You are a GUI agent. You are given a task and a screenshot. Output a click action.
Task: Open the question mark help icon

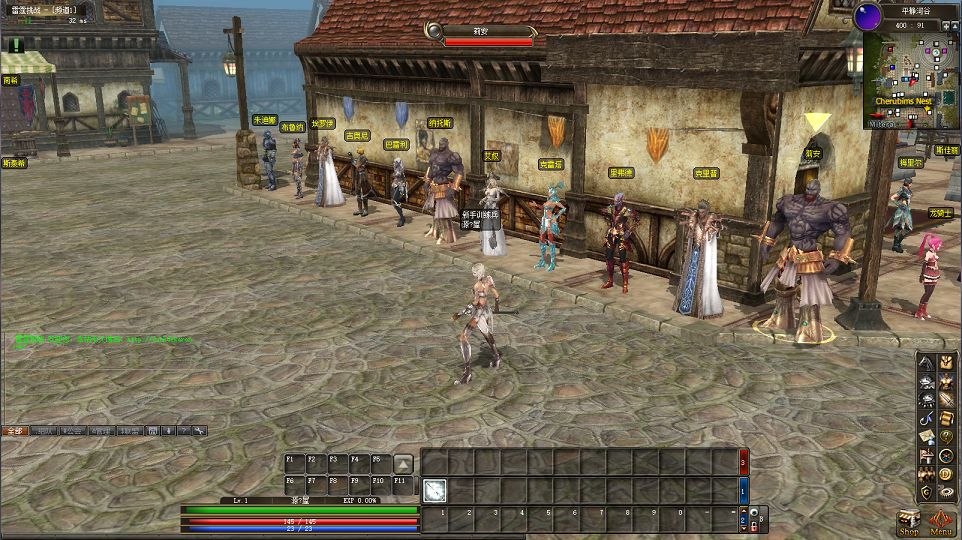pyautogui.click(x=945, y=437)
